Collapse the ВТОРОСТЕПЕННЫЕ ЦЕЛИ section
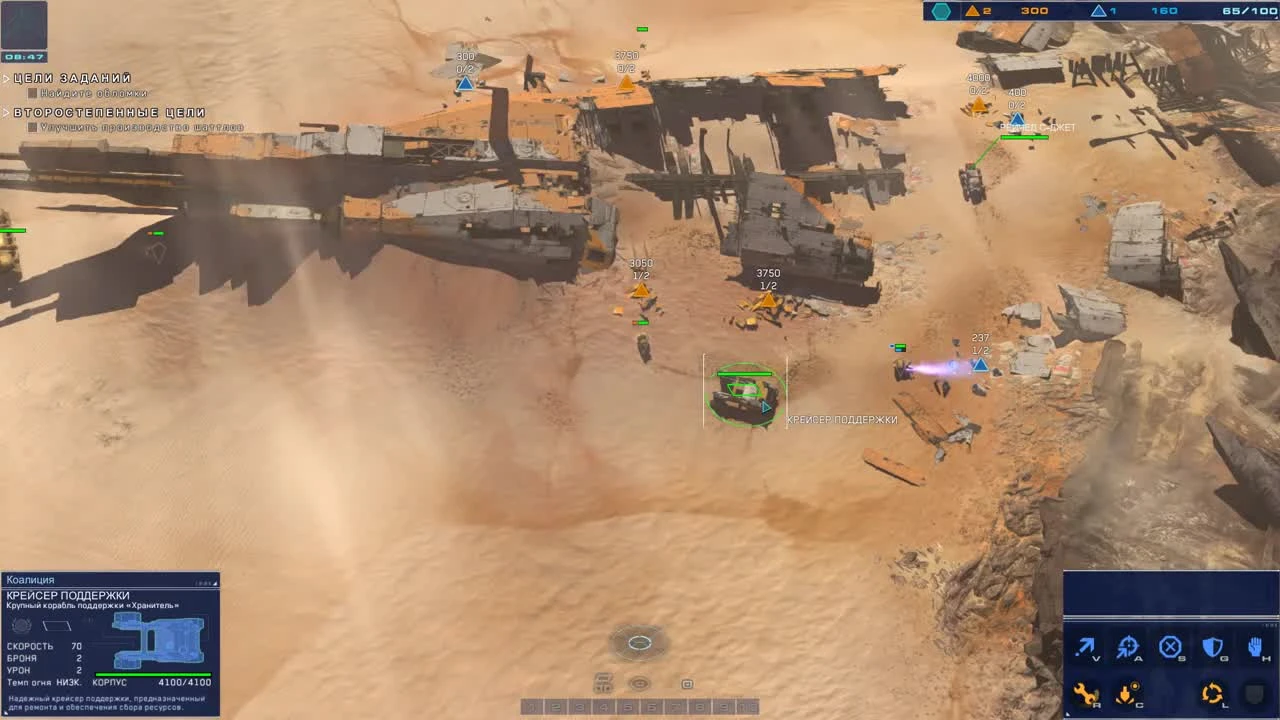The height and width of the screenshot is (720, 1280). [8, 112]
